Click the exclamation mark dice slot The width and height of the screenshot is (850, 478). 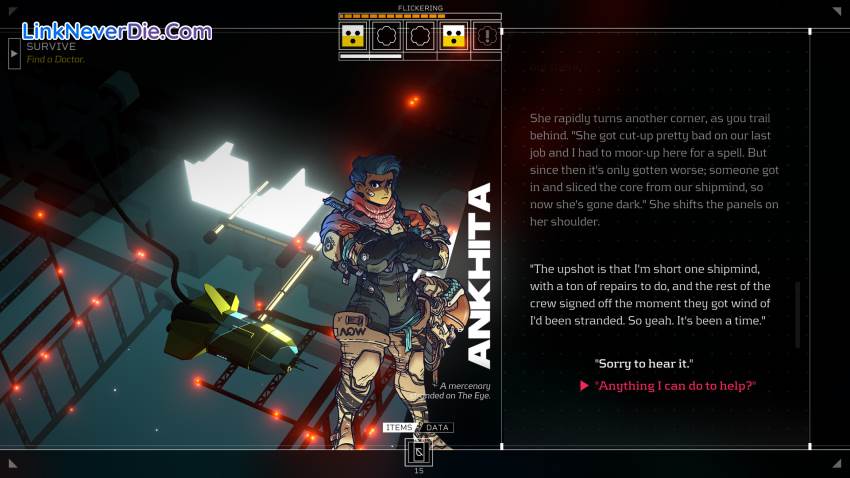[487, 38]
